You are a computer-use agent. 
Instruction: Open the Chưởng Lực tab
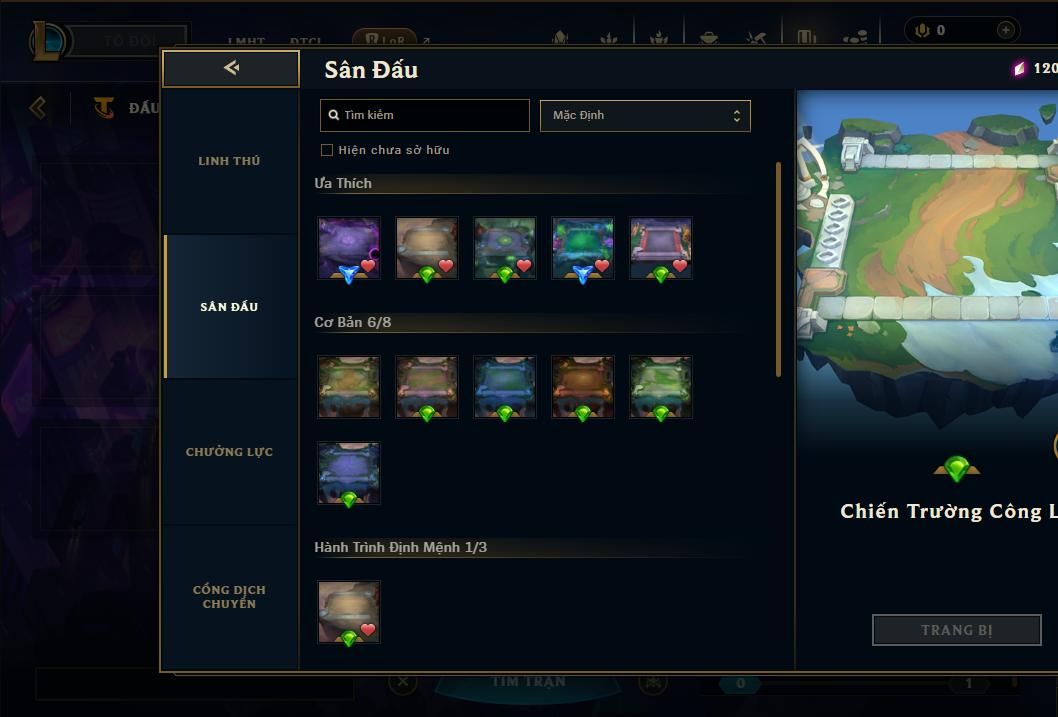point(229,452)
